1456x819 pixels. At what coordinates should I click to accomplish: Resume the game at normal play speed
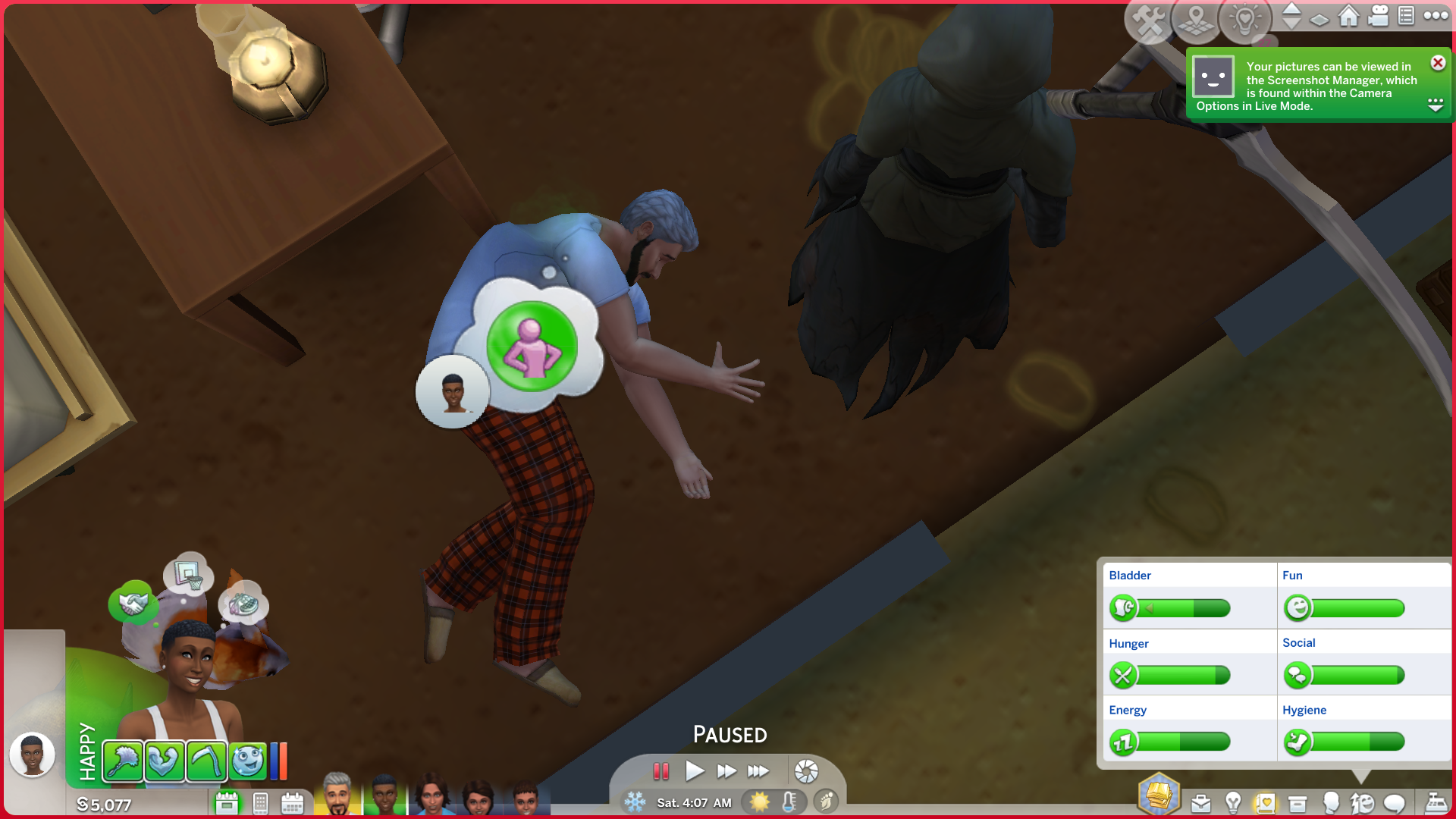(694, 771)
